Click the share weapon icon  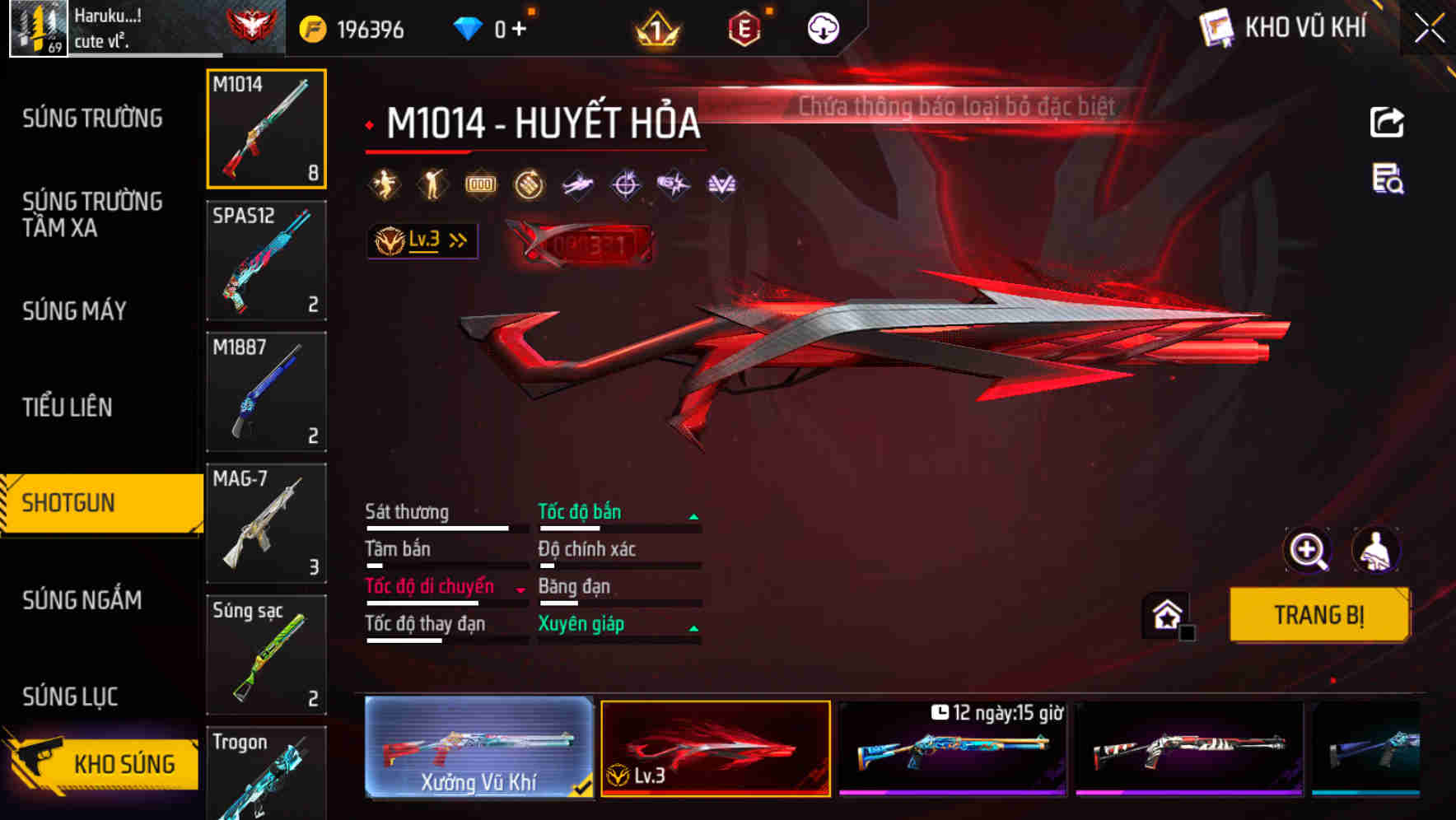1387,122
